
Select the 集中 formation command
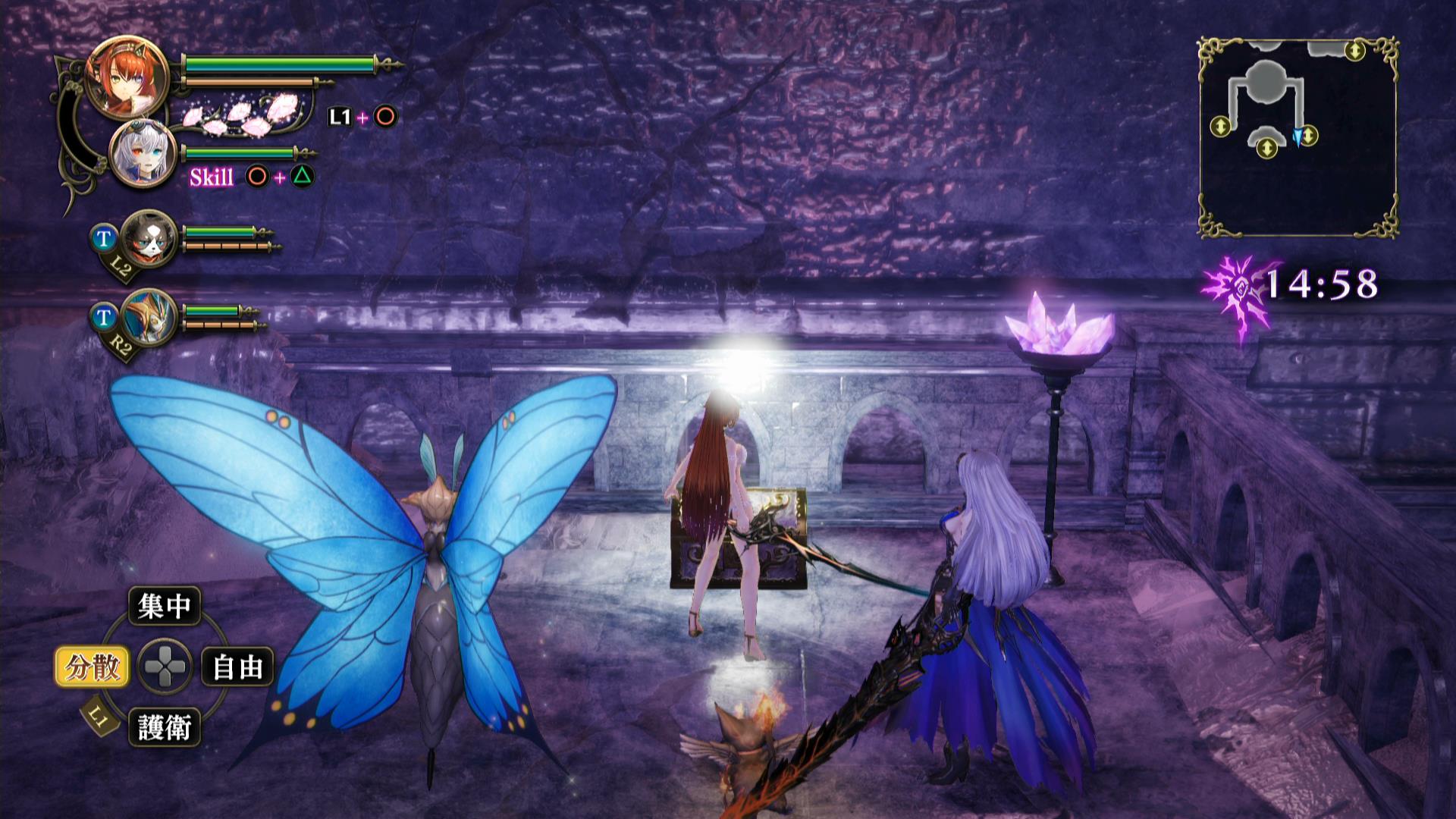click(164, 606)
